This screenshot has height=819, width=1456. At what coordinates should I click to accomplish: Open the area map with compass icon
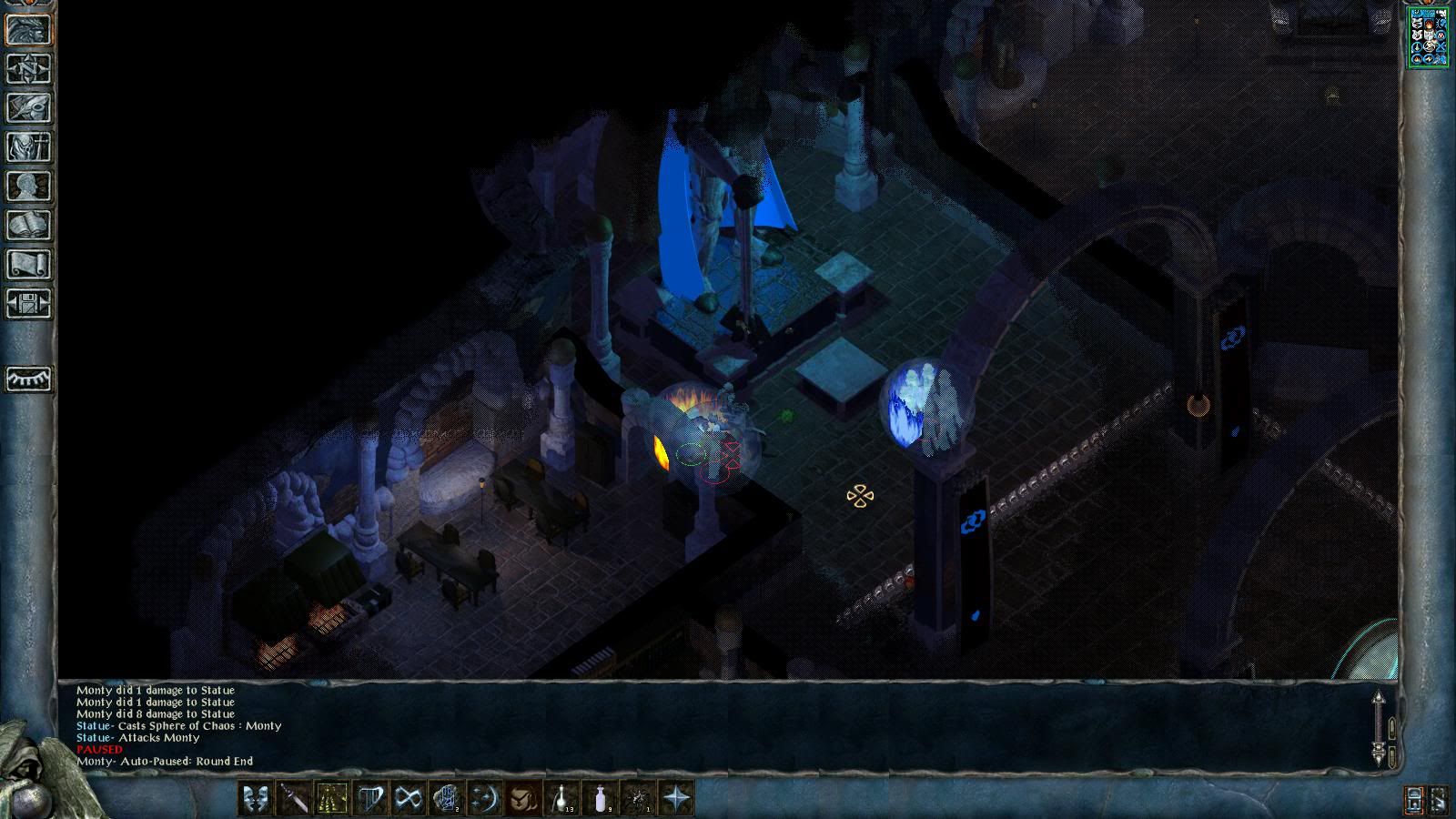coord(28,68)
